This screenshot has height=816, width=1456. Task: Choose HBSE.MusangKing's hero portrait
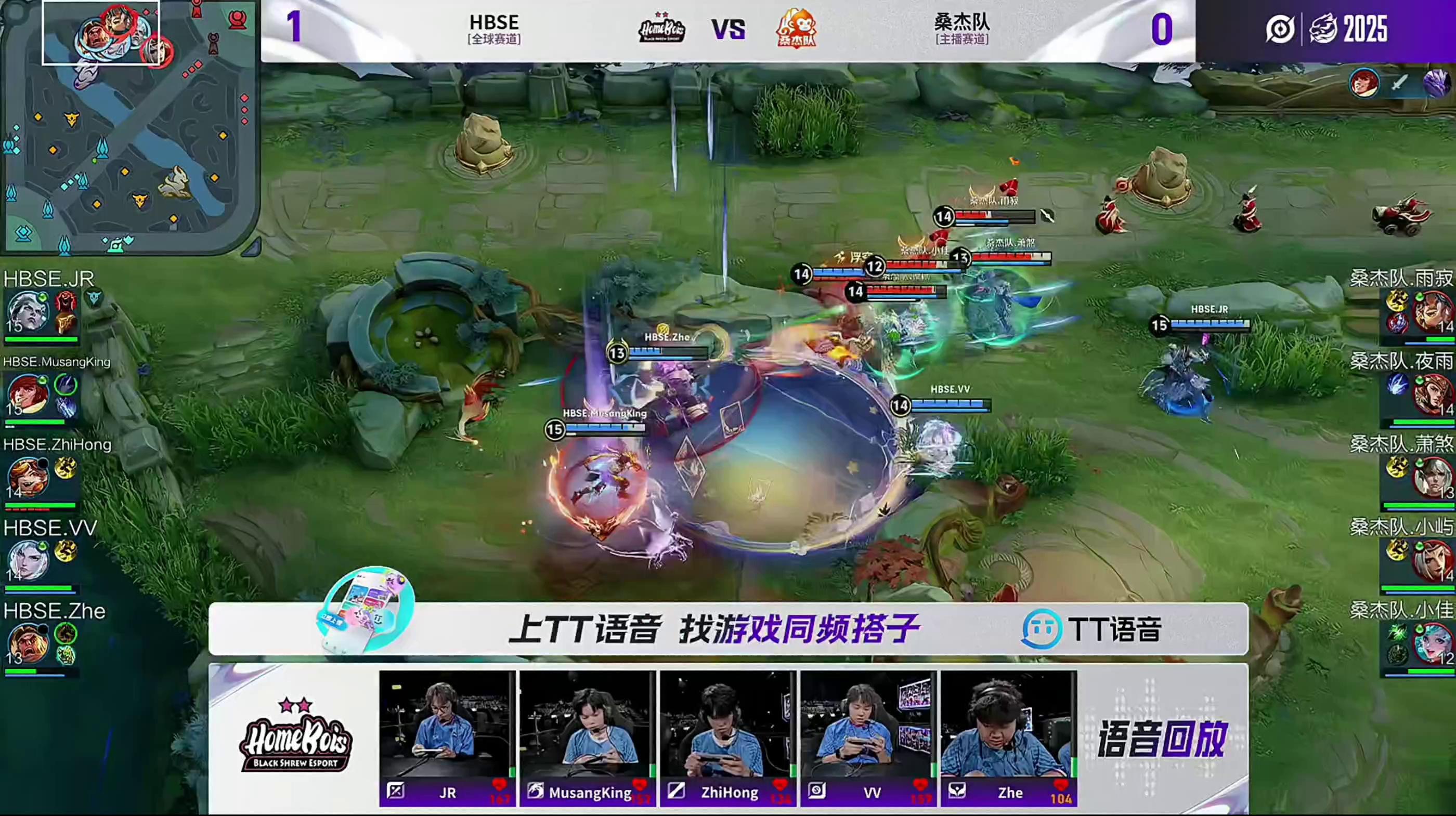pos(27,394)
